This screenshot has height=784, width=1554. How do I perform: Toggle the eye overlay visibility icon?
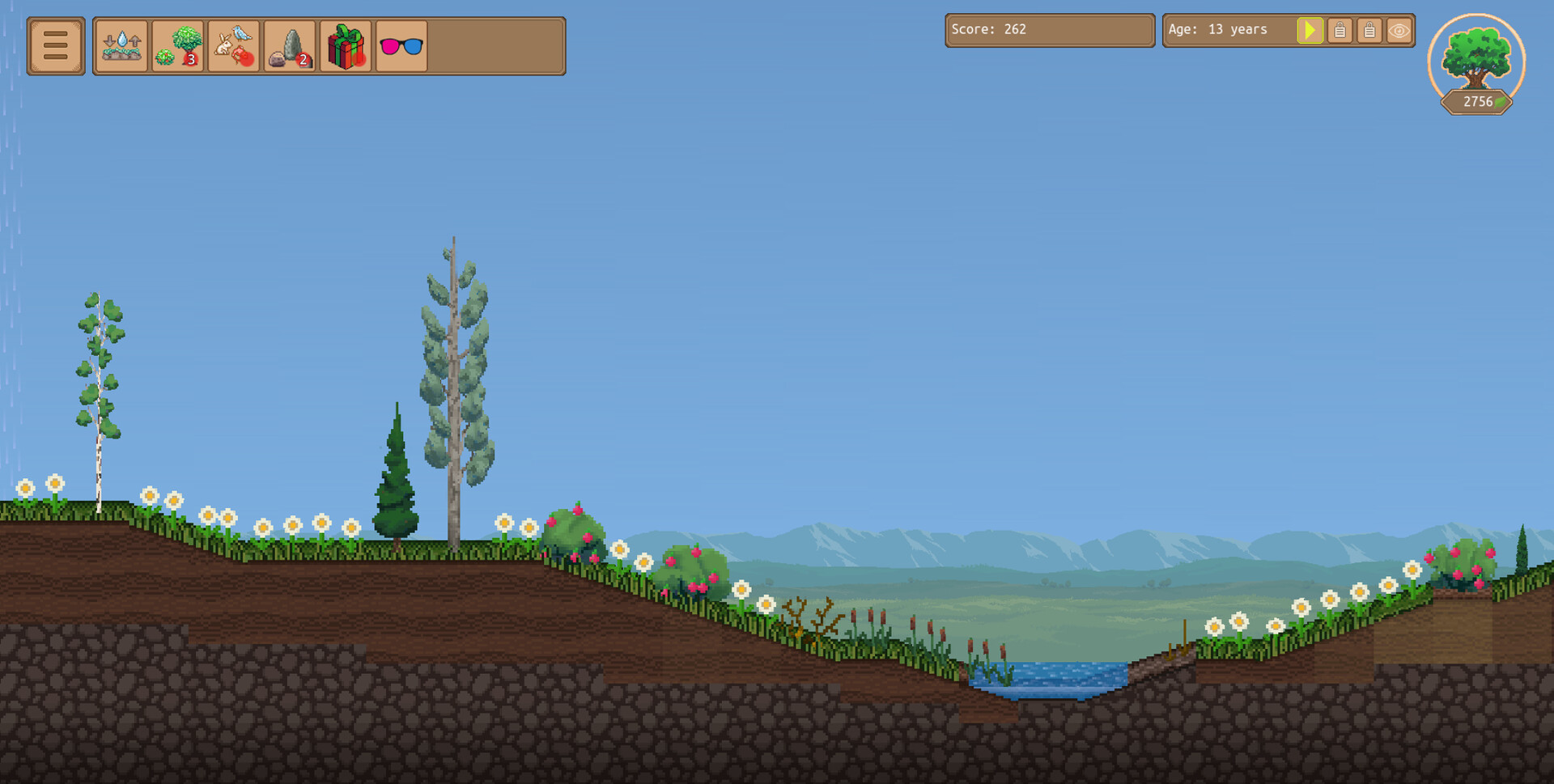(1400, 30)
